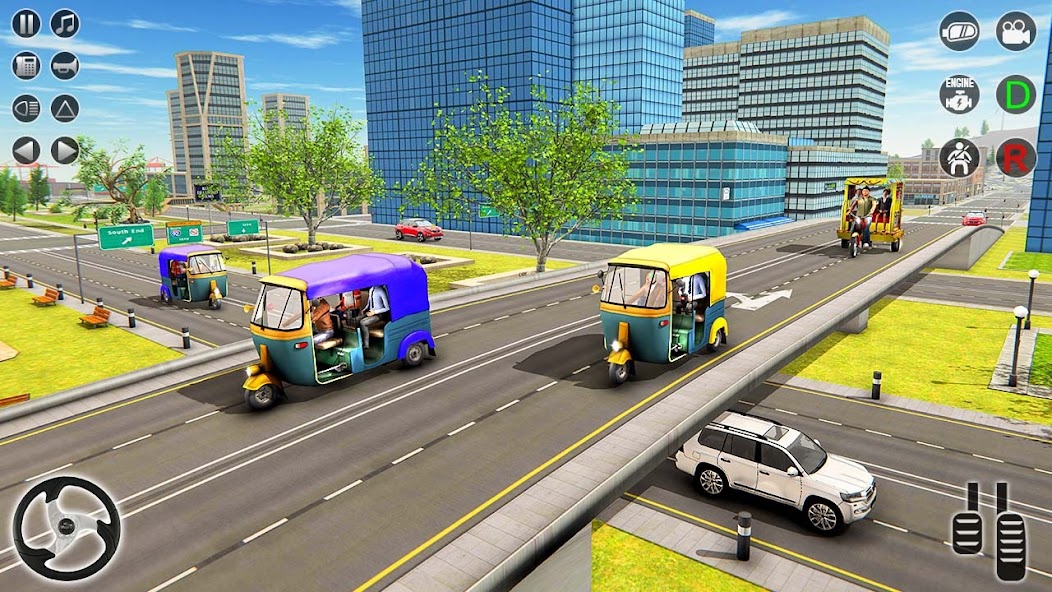This screenshot has width=1052, height=592.
Task: Signal right with the right arrow
Action: pos(65,151)
